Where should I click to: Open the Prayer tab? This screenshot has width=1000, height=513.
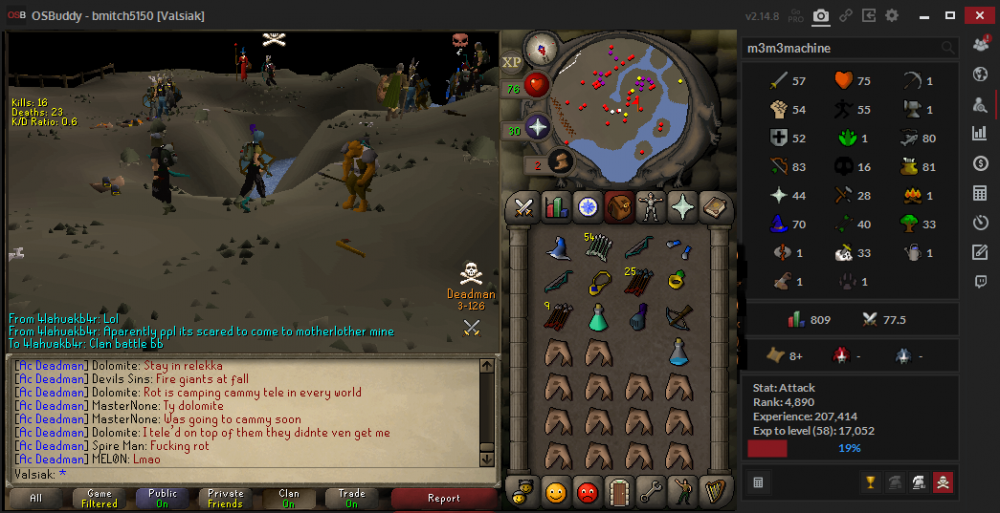(684, 206)
